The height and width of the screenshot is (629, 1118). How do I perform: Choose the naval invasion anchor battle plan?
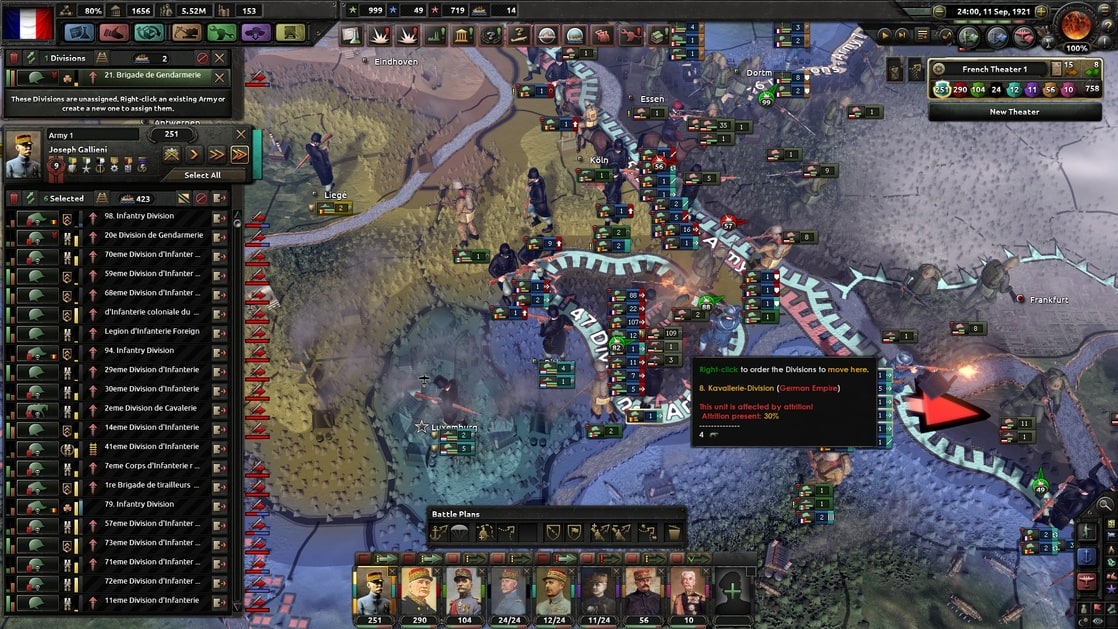click(441, 533)
